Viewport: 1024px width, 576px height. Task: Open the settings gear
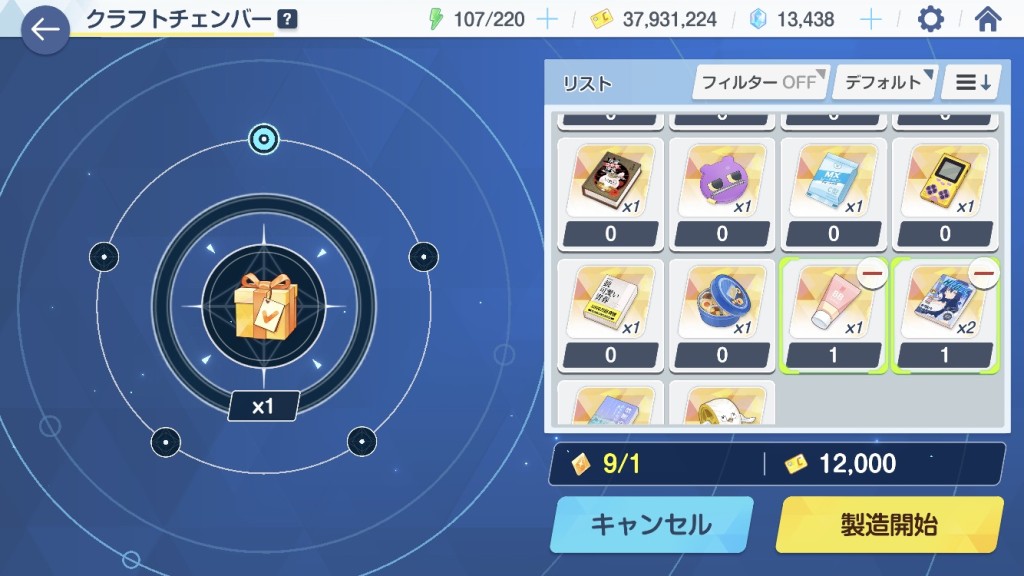pyautogui.click(x=930, y=19)
